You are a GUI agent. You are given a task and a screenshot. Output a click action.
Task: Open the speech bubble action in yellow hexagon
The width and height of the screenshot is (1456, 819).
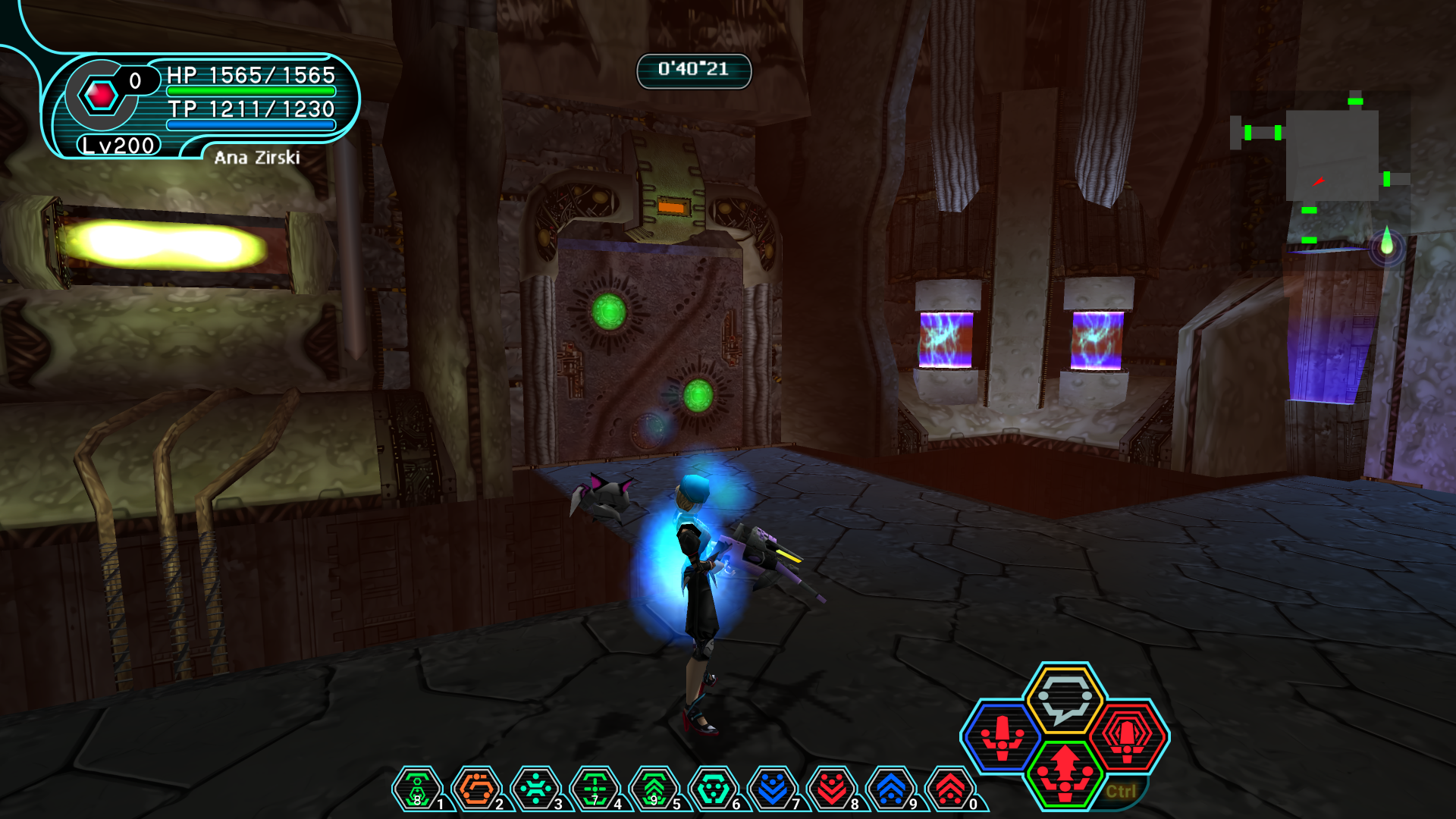[x=1065, y=699]
